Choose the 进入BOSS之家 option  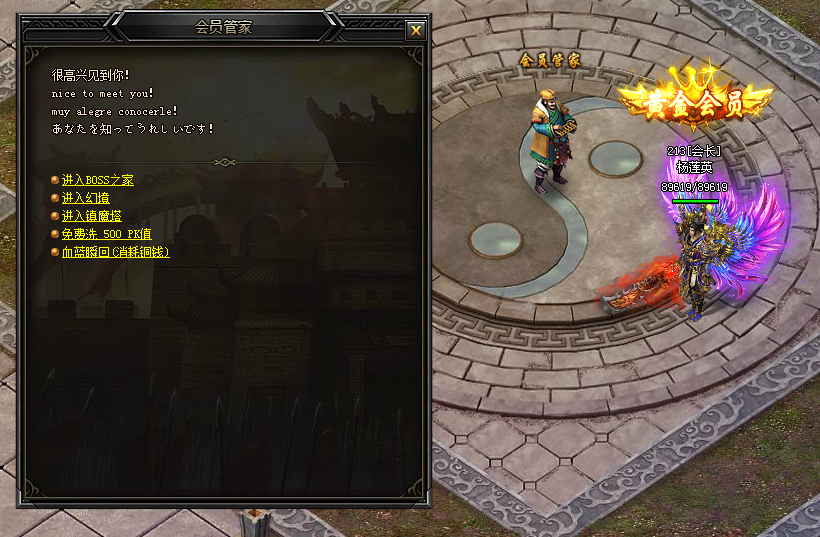[x=97, y=180]
